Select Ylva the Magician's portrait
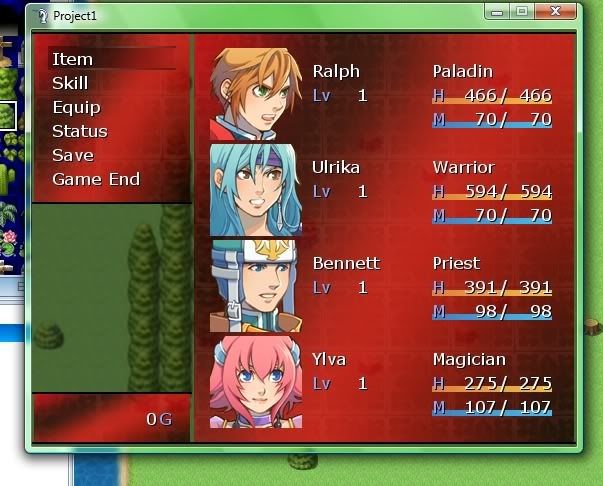 tap(255, 381)
